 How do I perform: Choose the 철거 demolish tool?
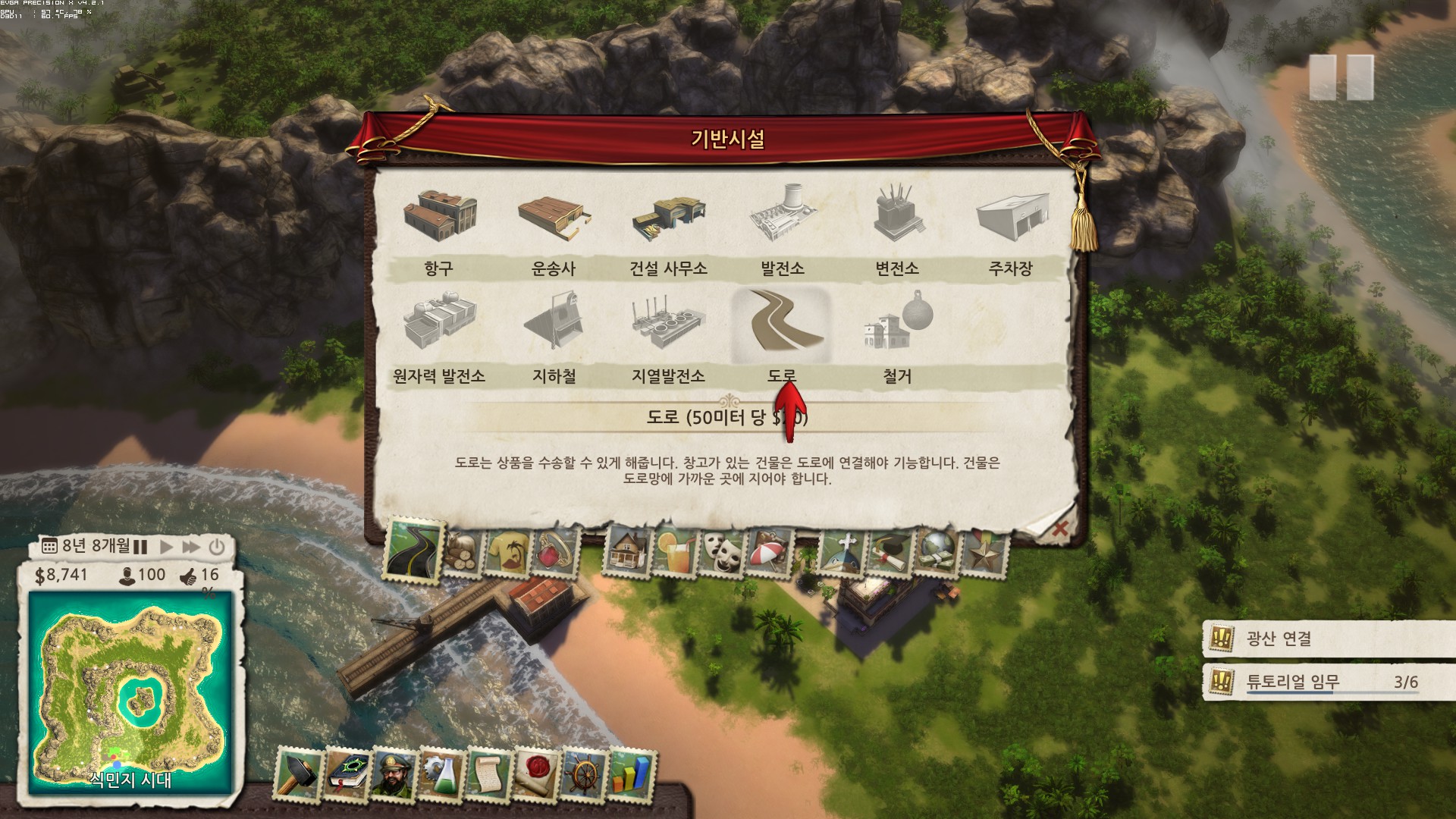897,326
